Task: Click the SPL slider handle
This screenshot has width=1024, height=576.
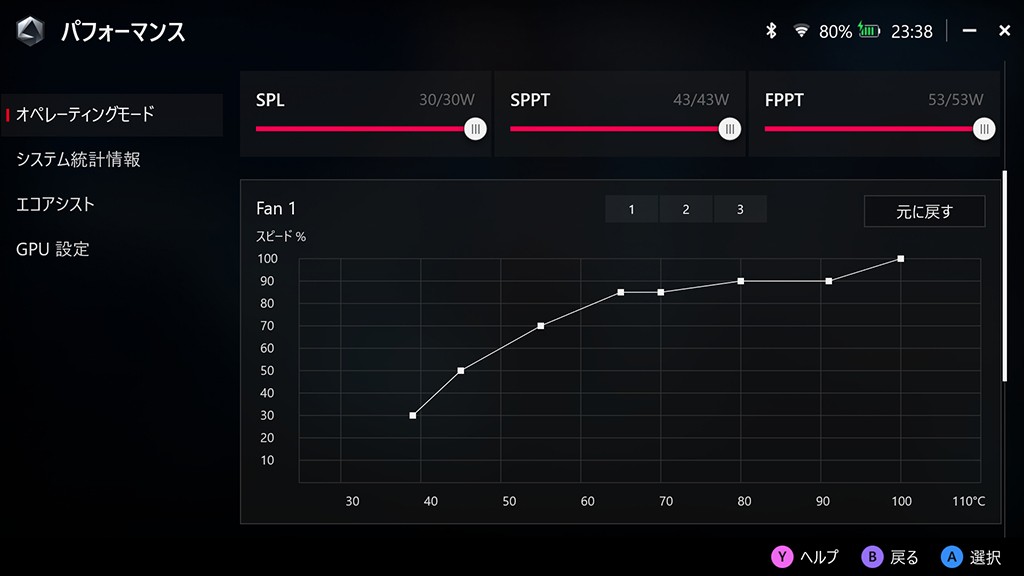Action: point(476,129)
